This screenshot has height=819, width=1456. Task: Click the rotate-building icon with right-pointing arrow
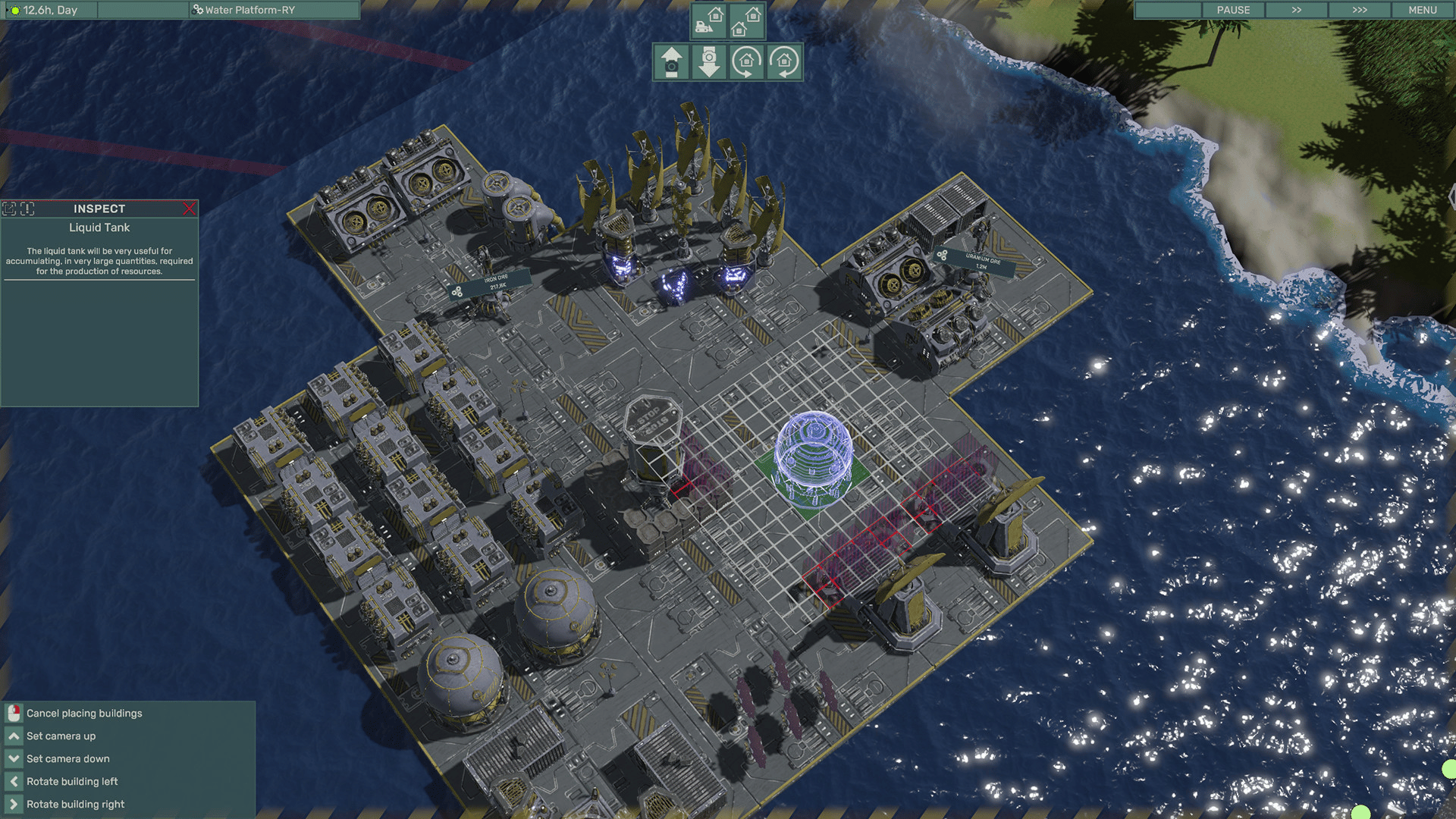[746, 62]
